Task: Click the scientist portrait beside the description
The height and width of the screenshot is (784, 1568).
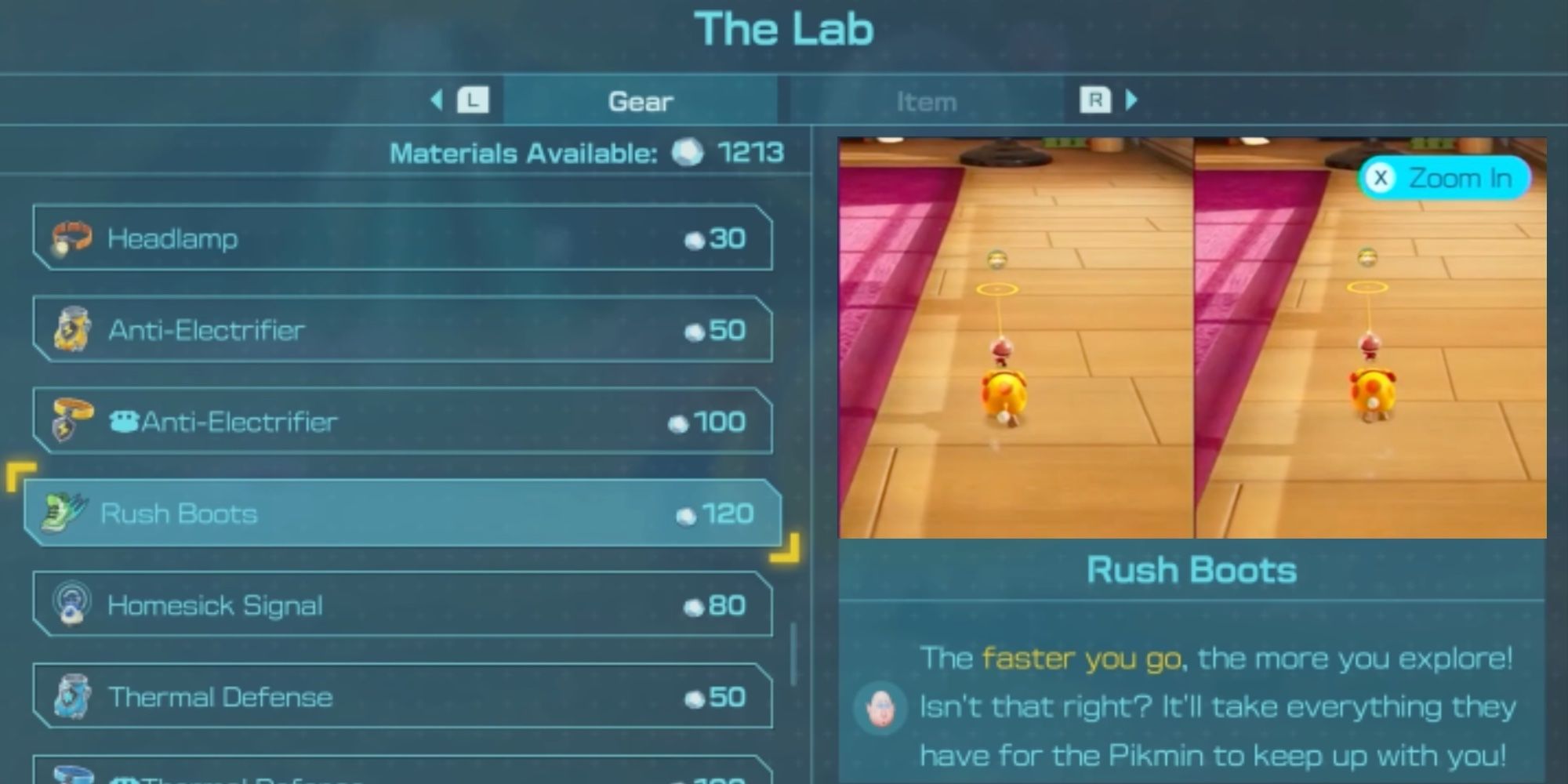Action: [x=879, y=706]
